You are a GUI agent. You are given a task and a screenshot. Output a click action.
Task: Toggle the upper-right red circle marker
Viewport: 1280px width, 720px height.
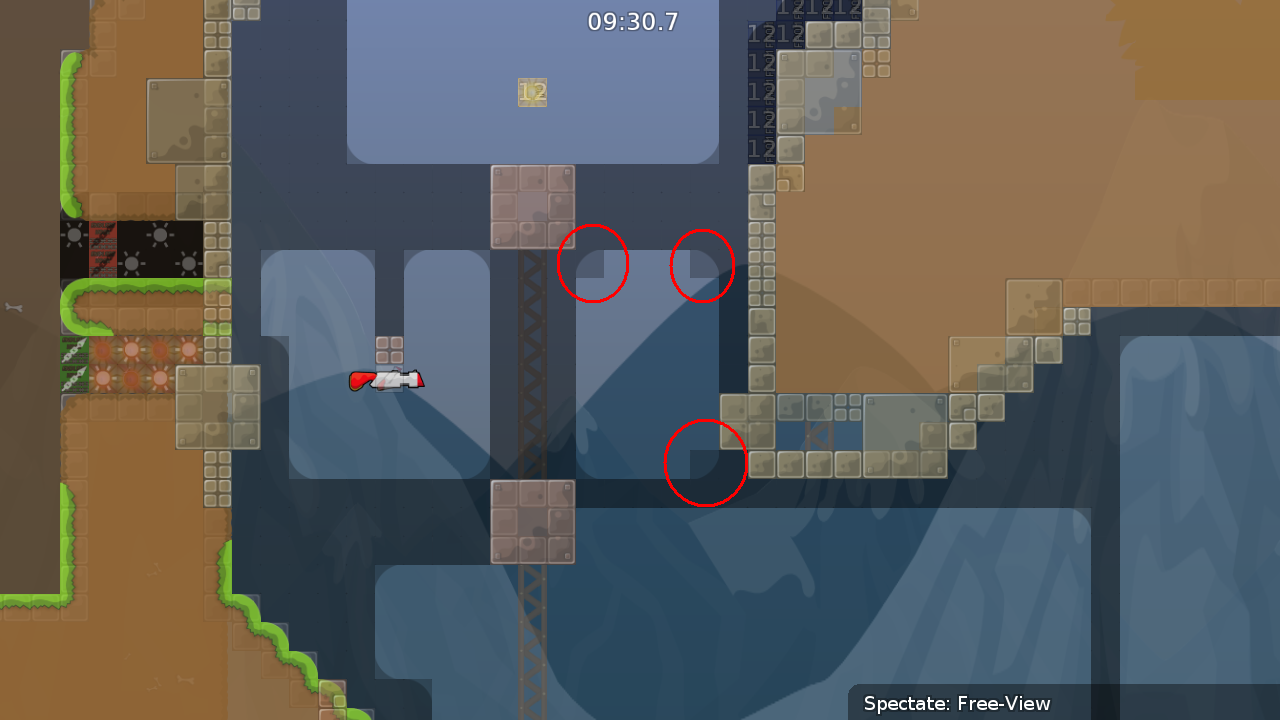click(x=701, y=266)
